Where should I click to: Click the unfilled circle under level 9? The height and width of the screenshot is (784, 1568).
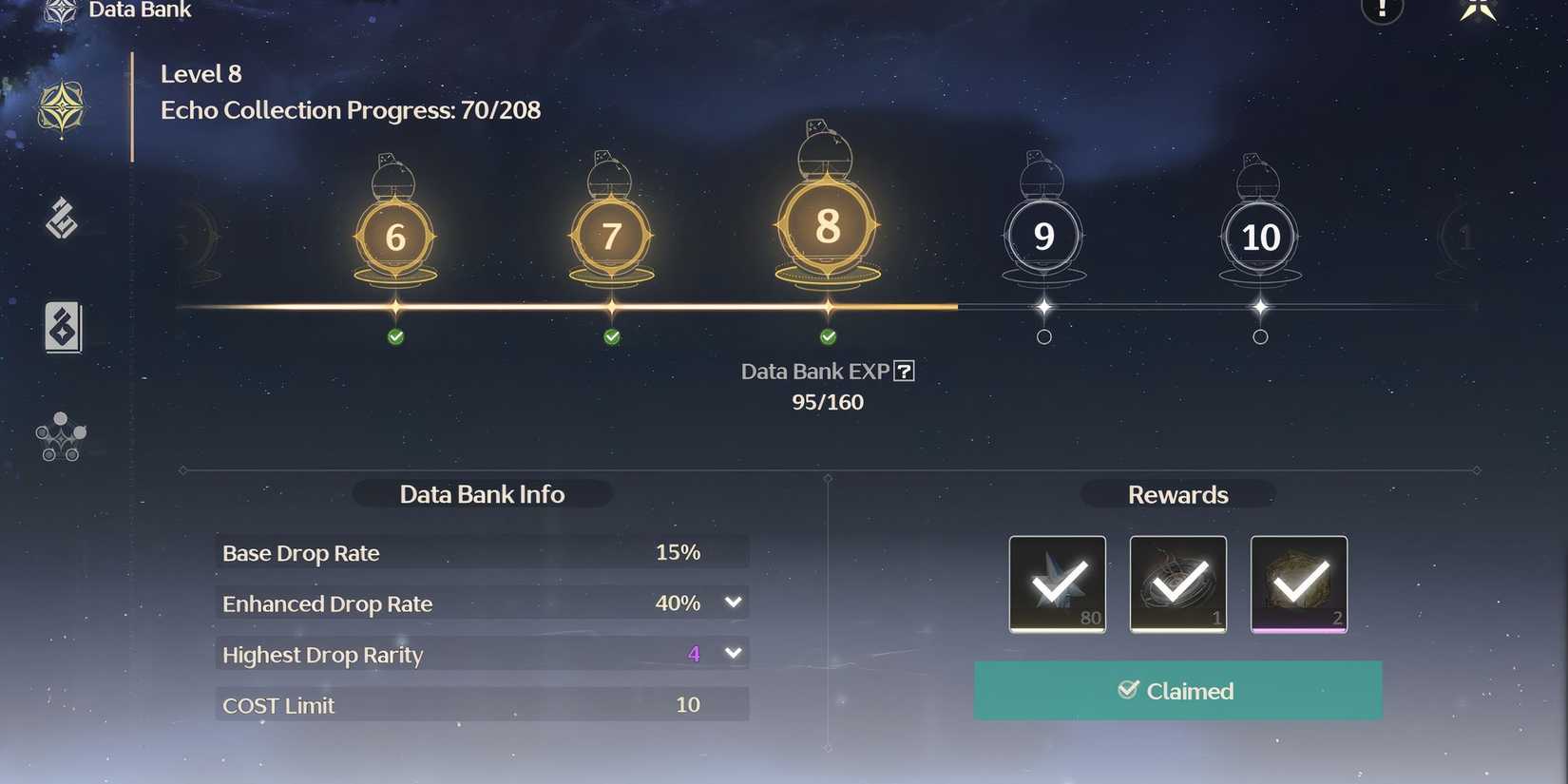(1043, 336)
